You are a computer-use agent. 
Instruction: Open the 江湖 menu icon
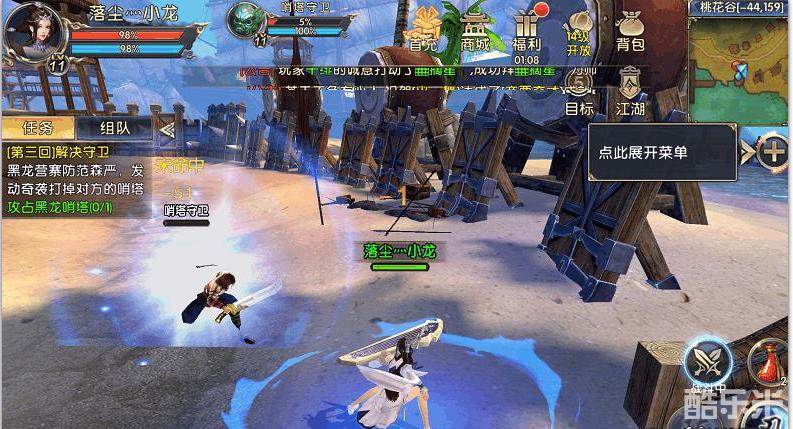(630, 90)
